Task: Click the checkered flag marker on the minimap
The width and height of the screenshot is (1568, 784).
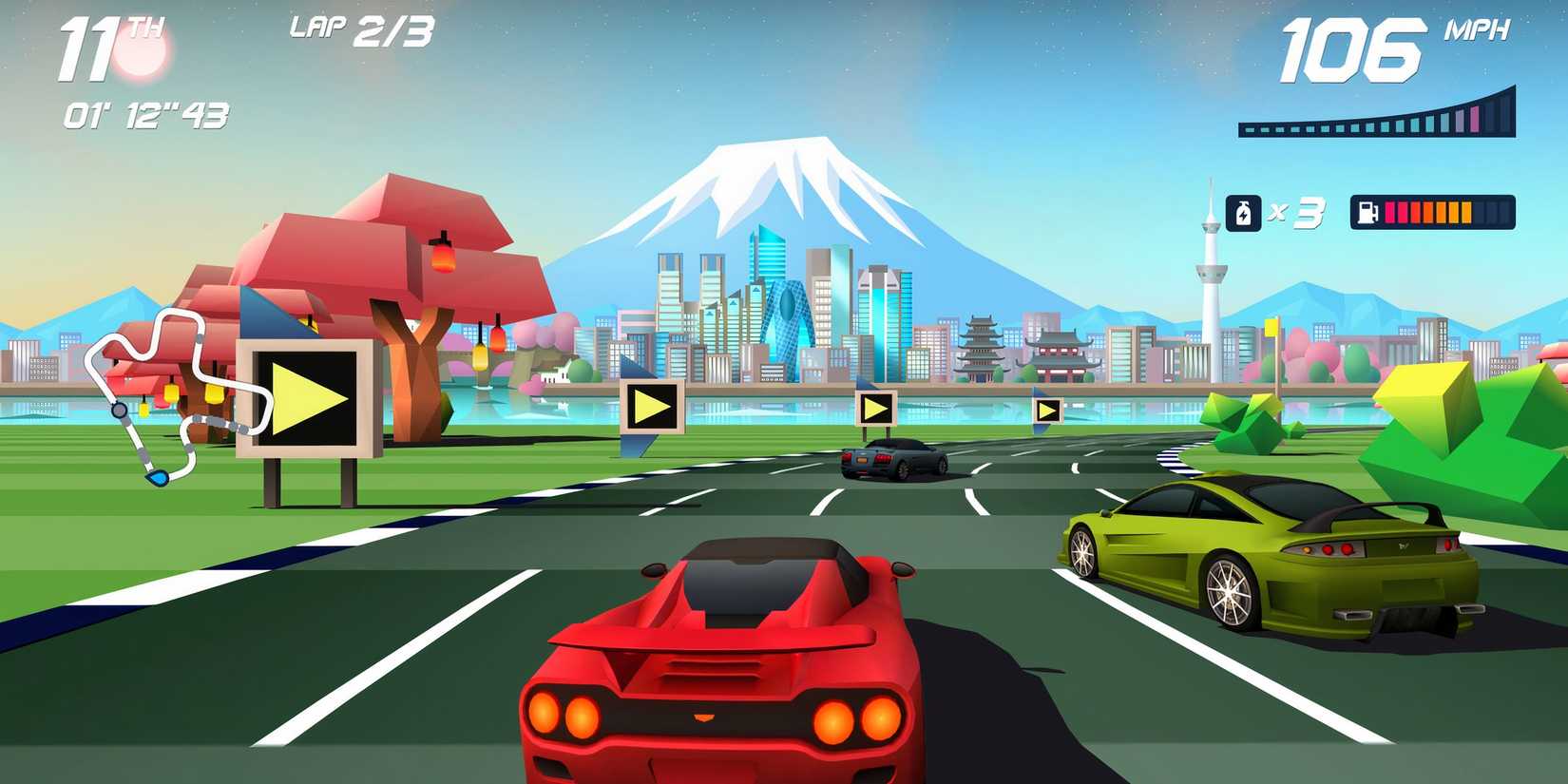Action: click(x=119, y=411)
